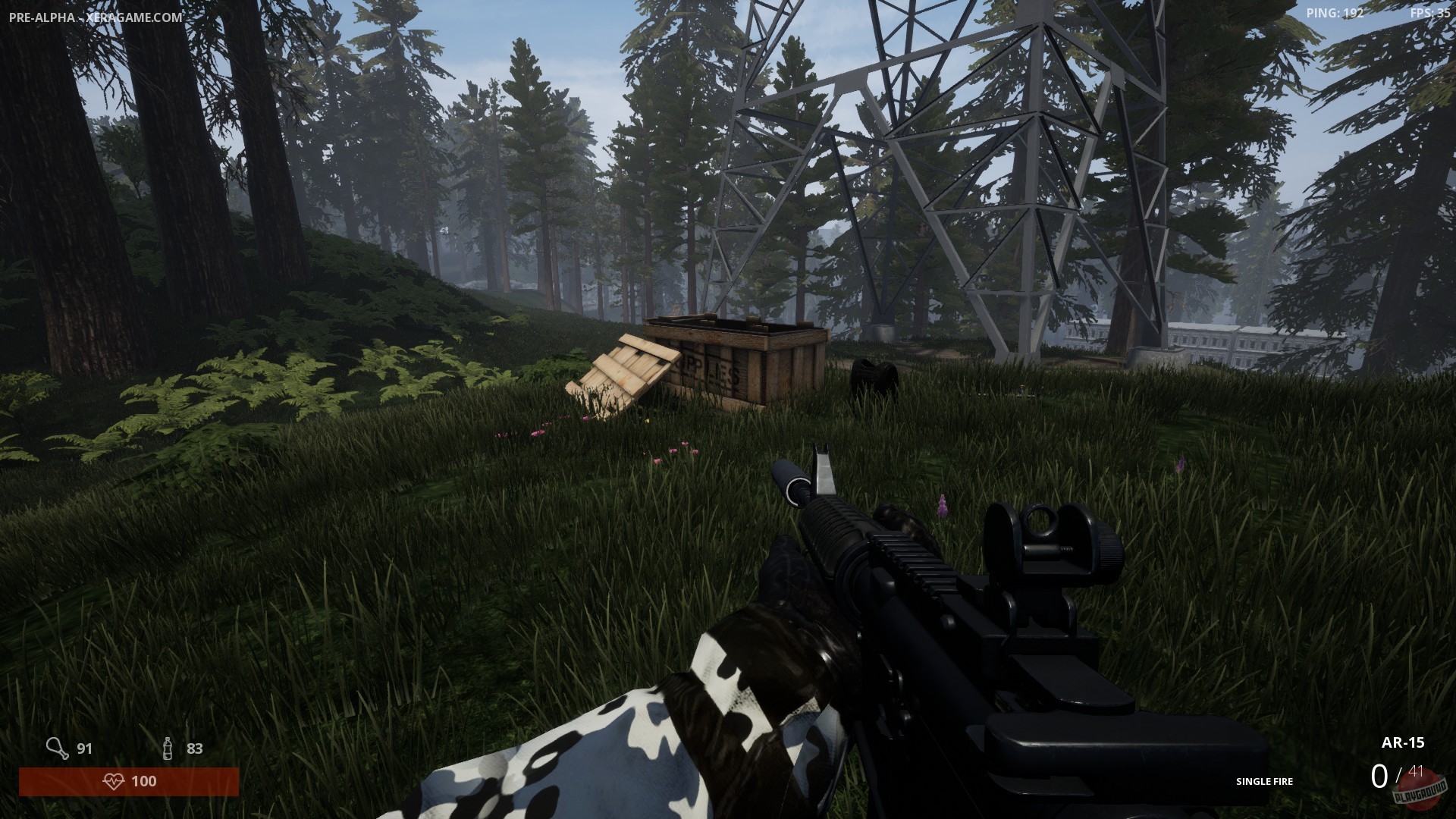The image size is (1456, 819).
Task: Click the heart health icon
Action: tap(115, 781)
